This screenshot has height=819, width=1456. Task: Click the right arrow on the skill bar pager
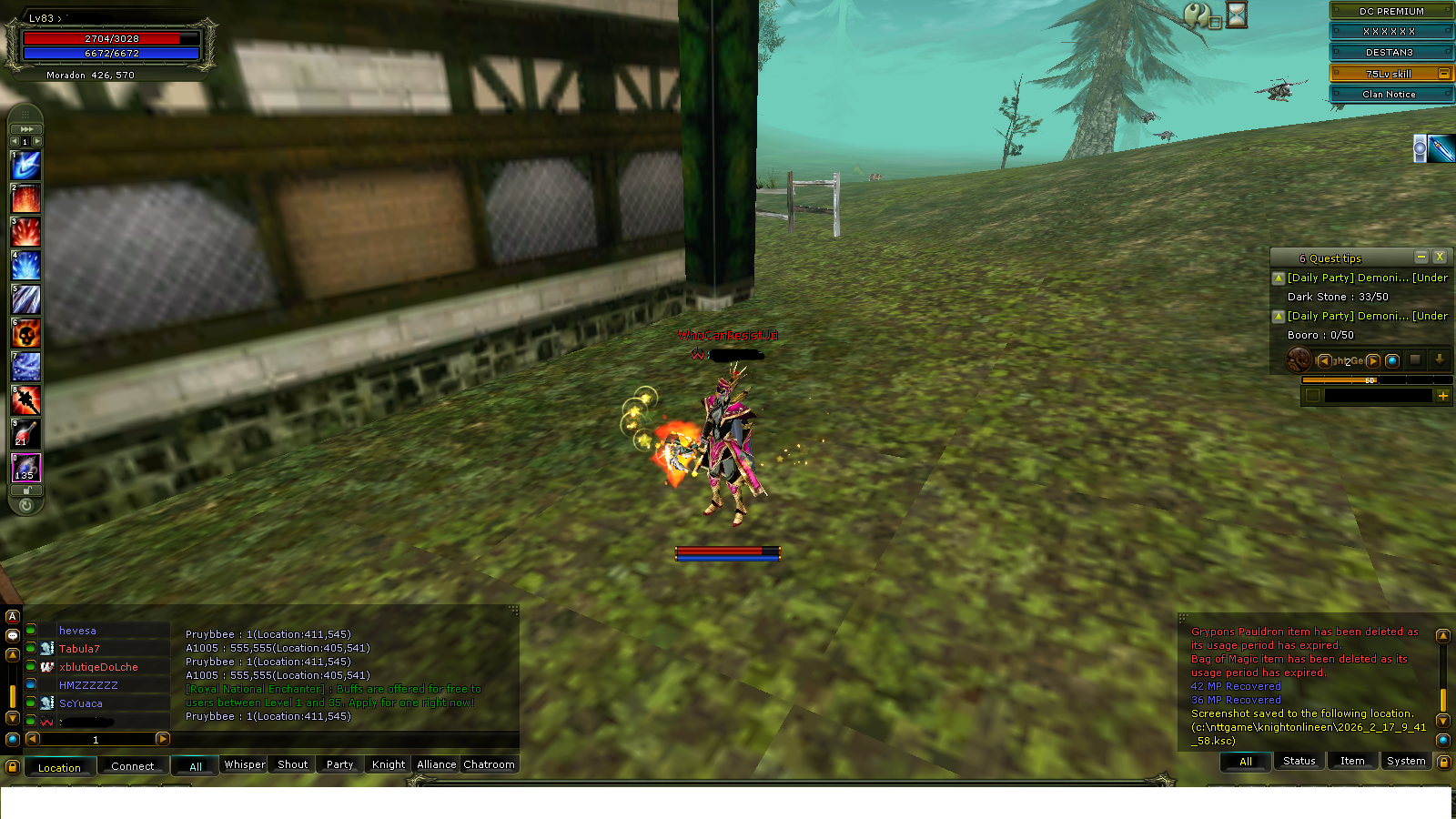click(37, 141)
